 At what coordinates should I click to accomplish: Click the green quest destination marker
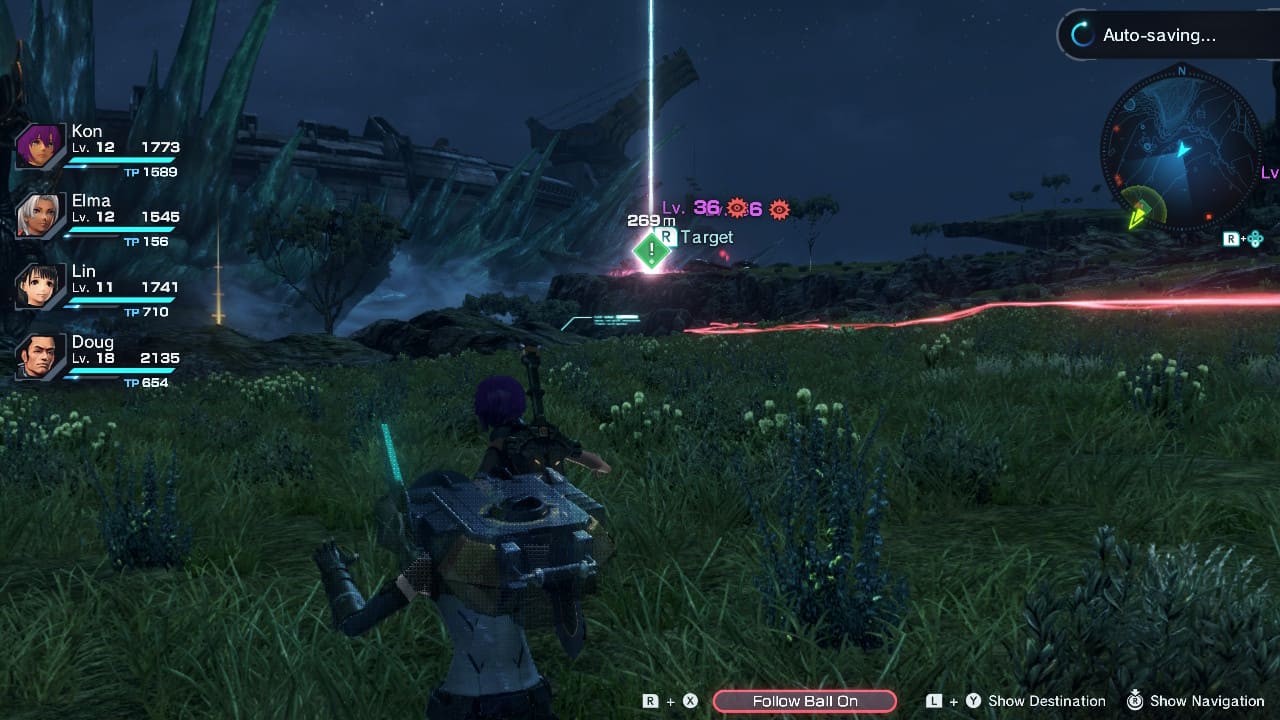click(652, 250)
